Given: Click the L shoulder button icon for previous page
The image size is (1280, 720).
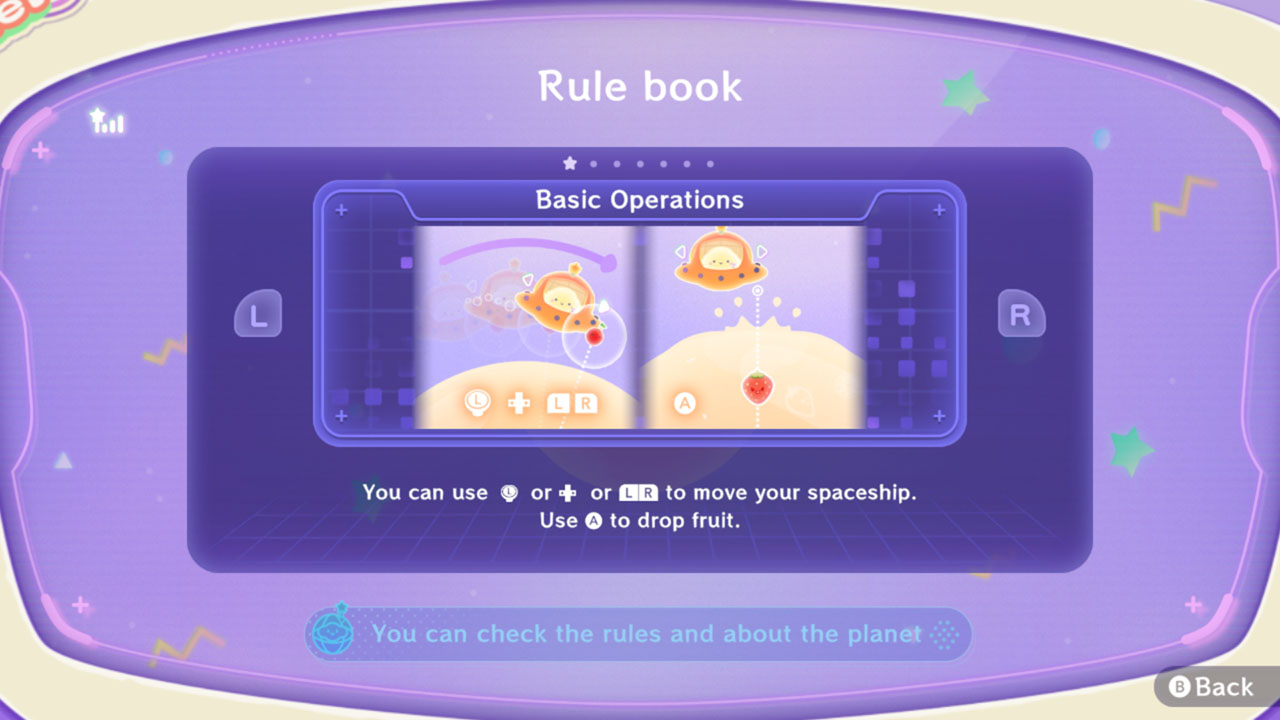Looking at the screenshot, I should pos(258,313).
